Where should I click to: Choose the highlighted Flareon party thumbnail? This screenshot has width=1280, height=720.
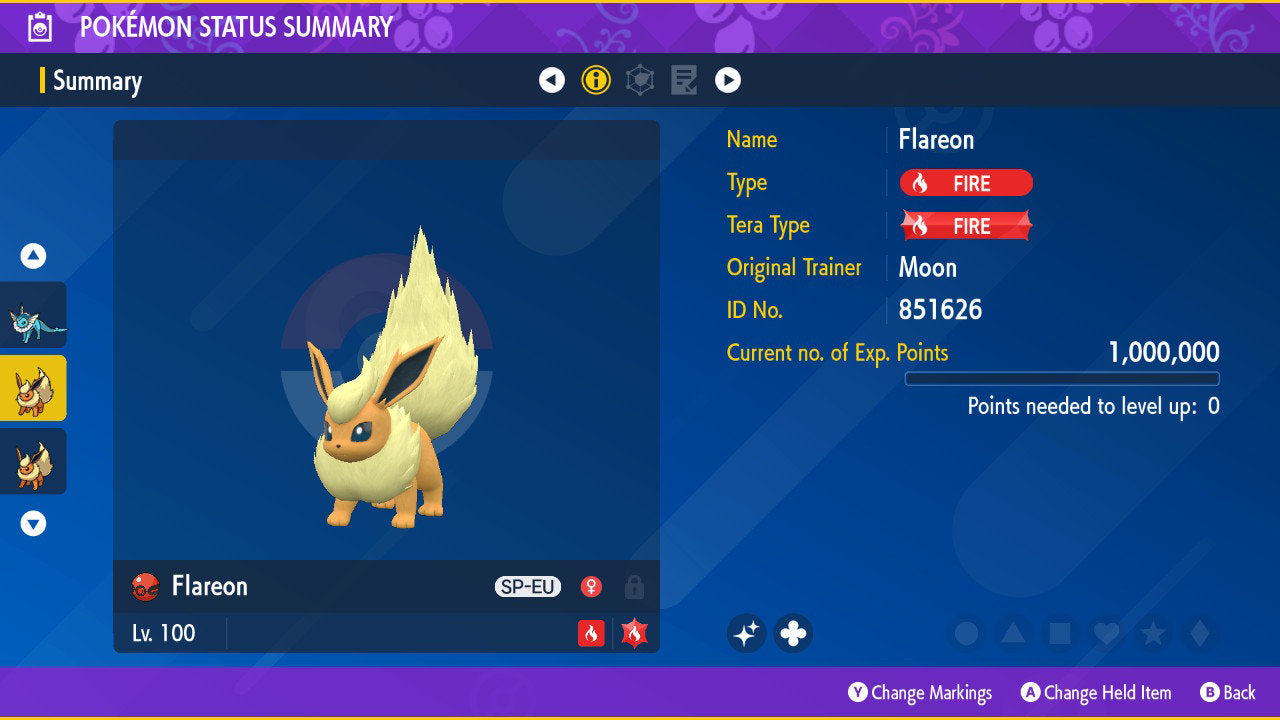[33, 388]
